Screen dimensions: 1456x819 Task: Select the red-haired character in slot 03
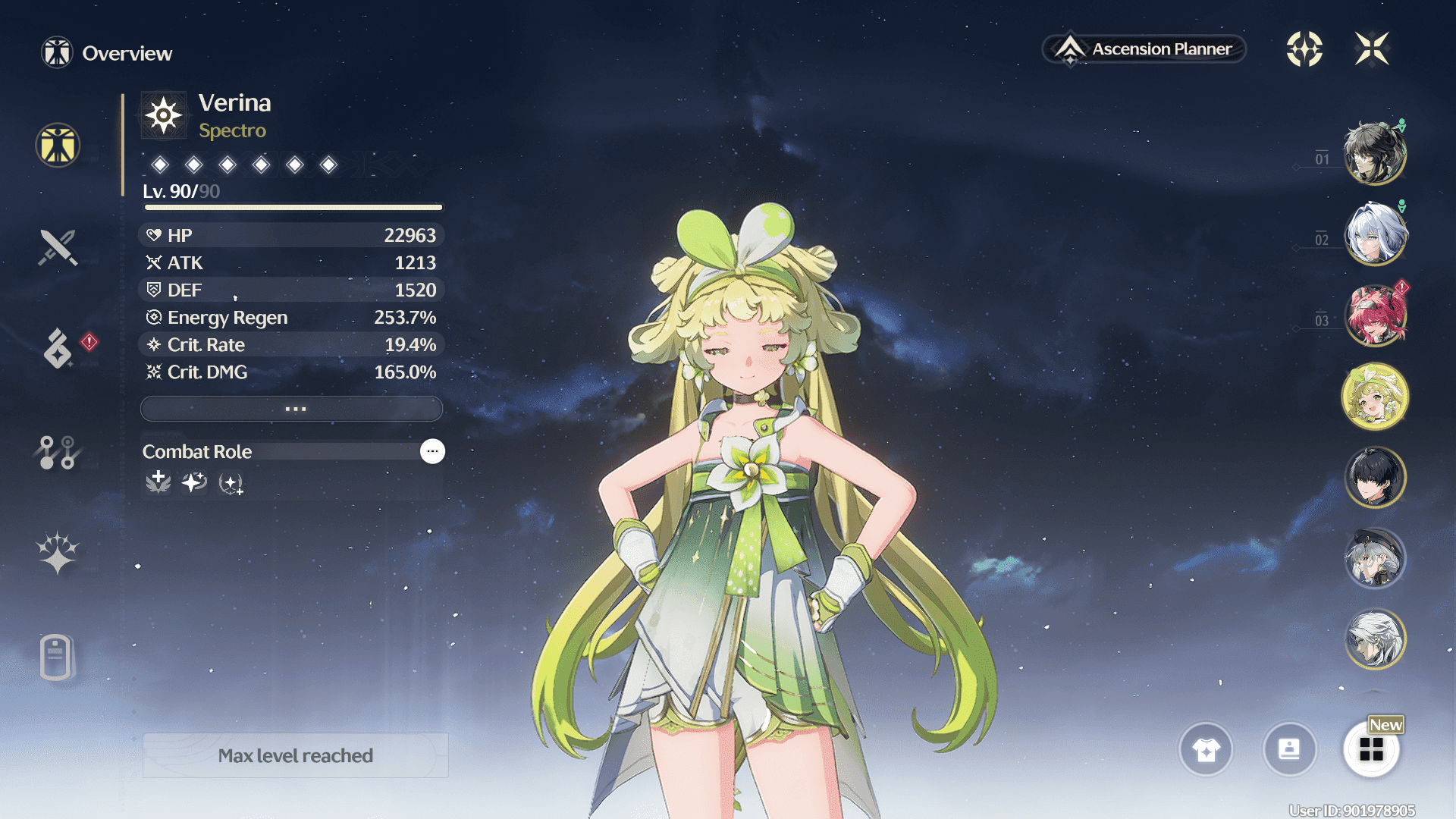click(1374, 315)
